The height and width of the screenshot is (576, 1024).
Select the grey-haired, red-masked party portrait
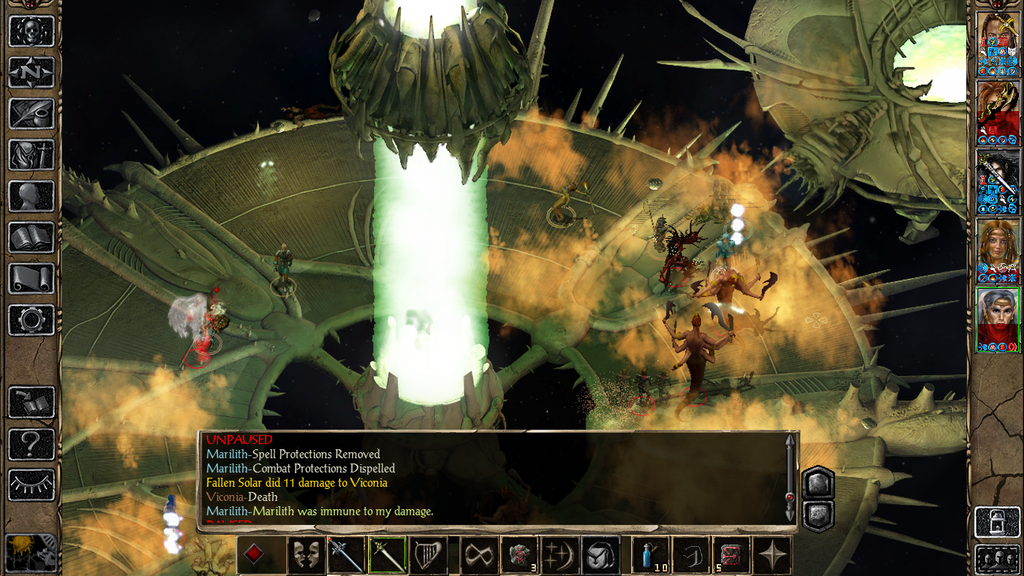click(998, 320)
